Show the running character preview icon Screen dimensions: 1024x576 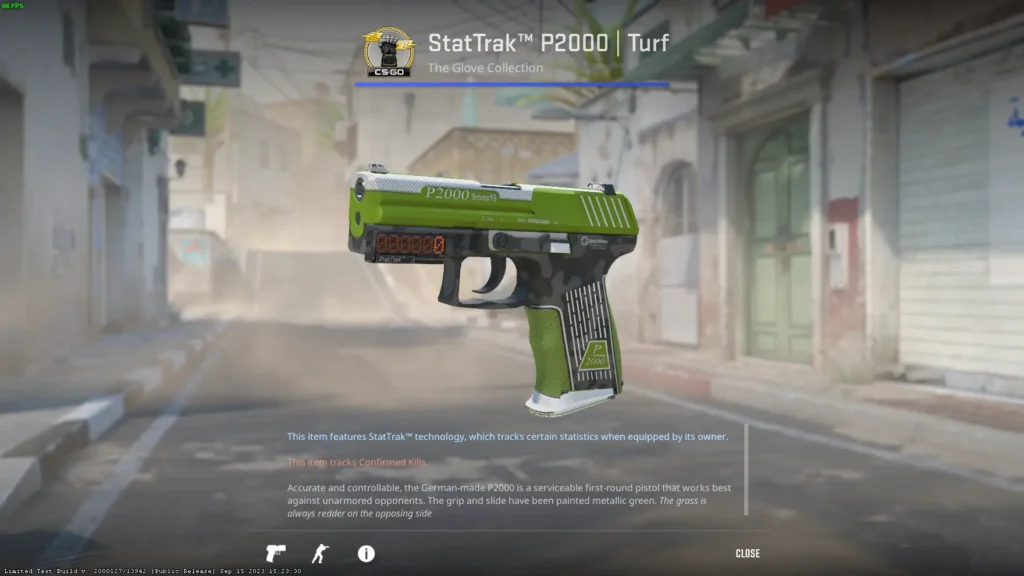point(319,553)
